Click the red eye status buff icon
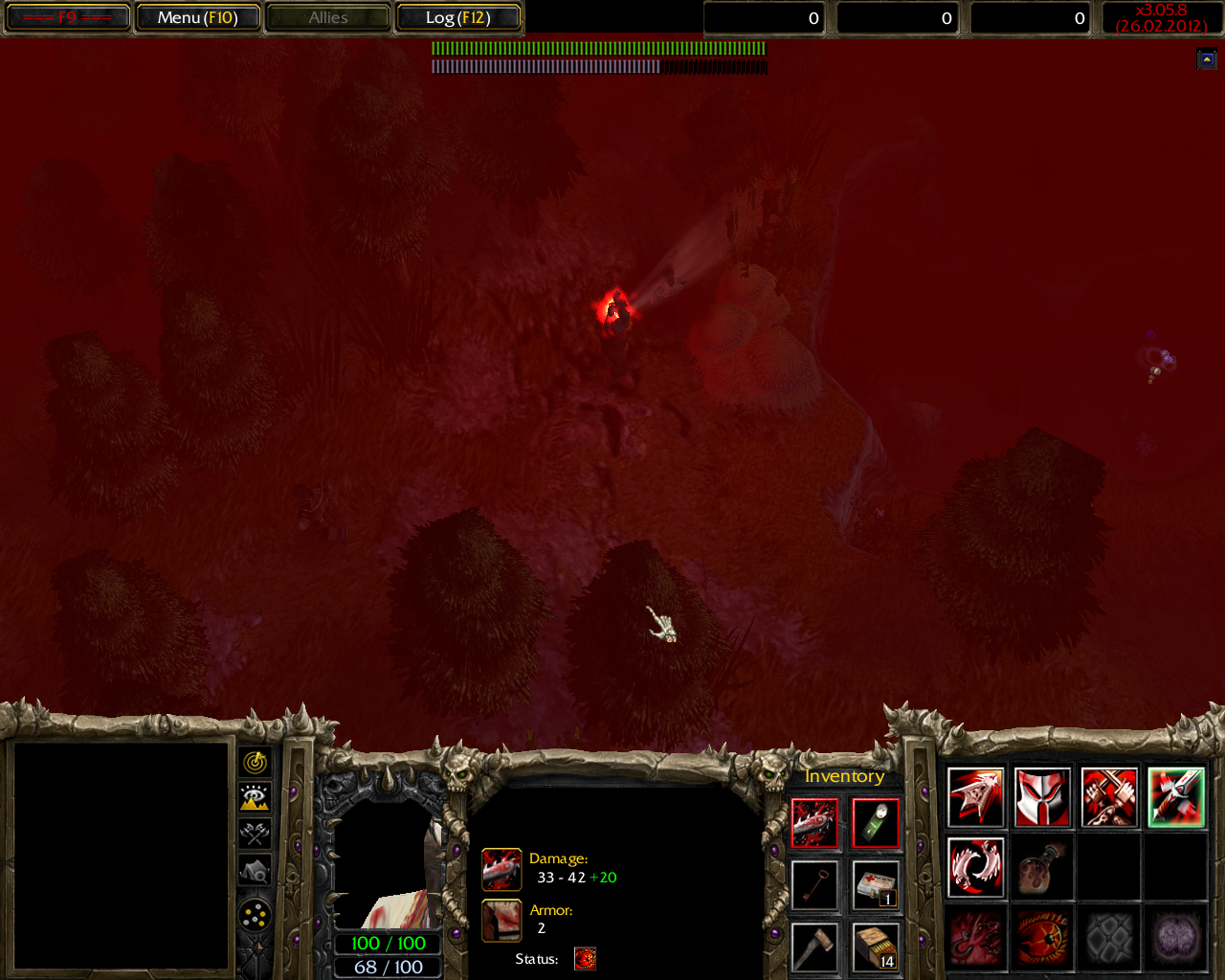This screenshot has width=1225, height=980. (x=585, y=959)
